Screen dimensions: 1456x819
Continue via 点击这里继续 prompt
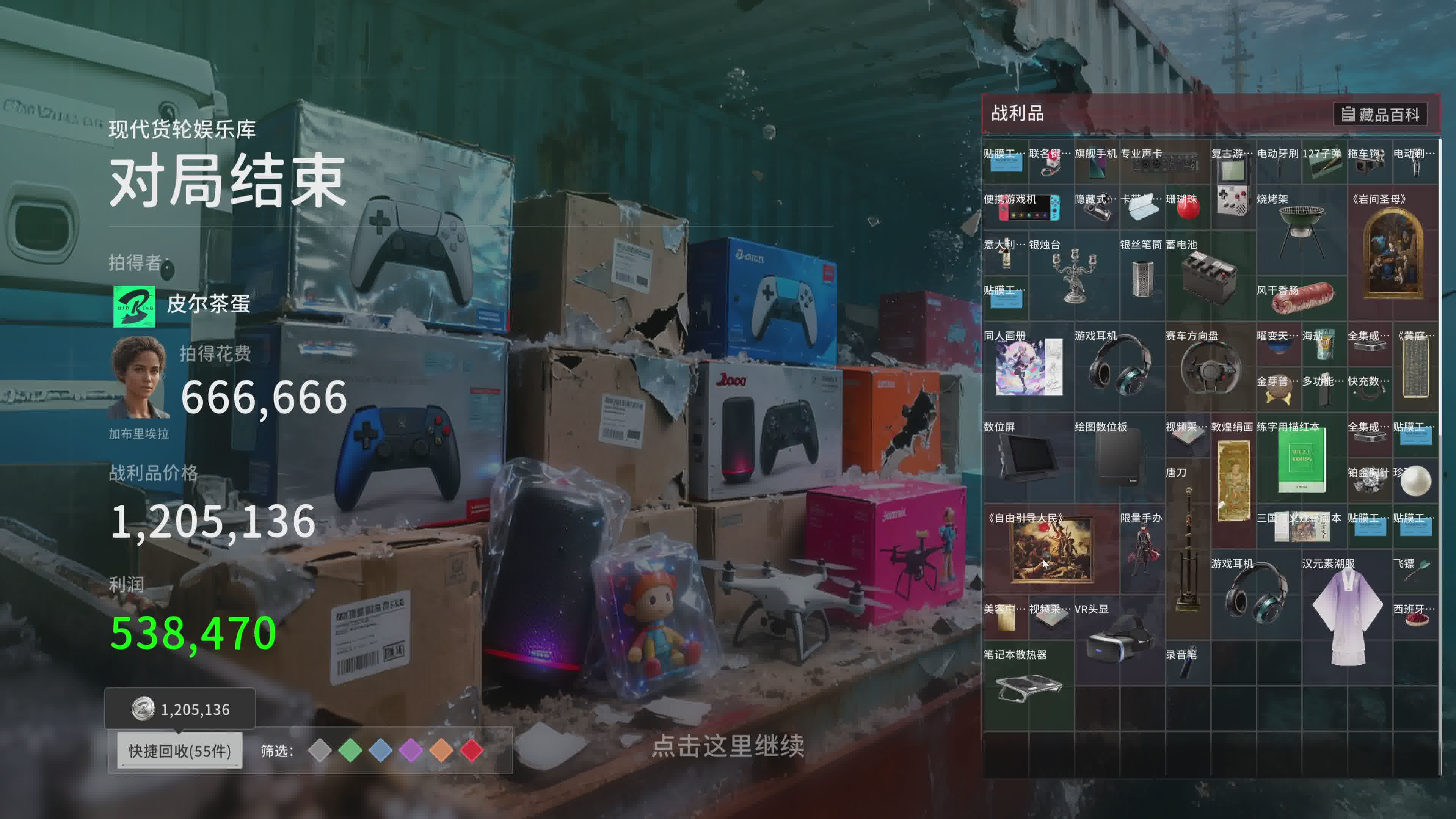tap(728, 746)
